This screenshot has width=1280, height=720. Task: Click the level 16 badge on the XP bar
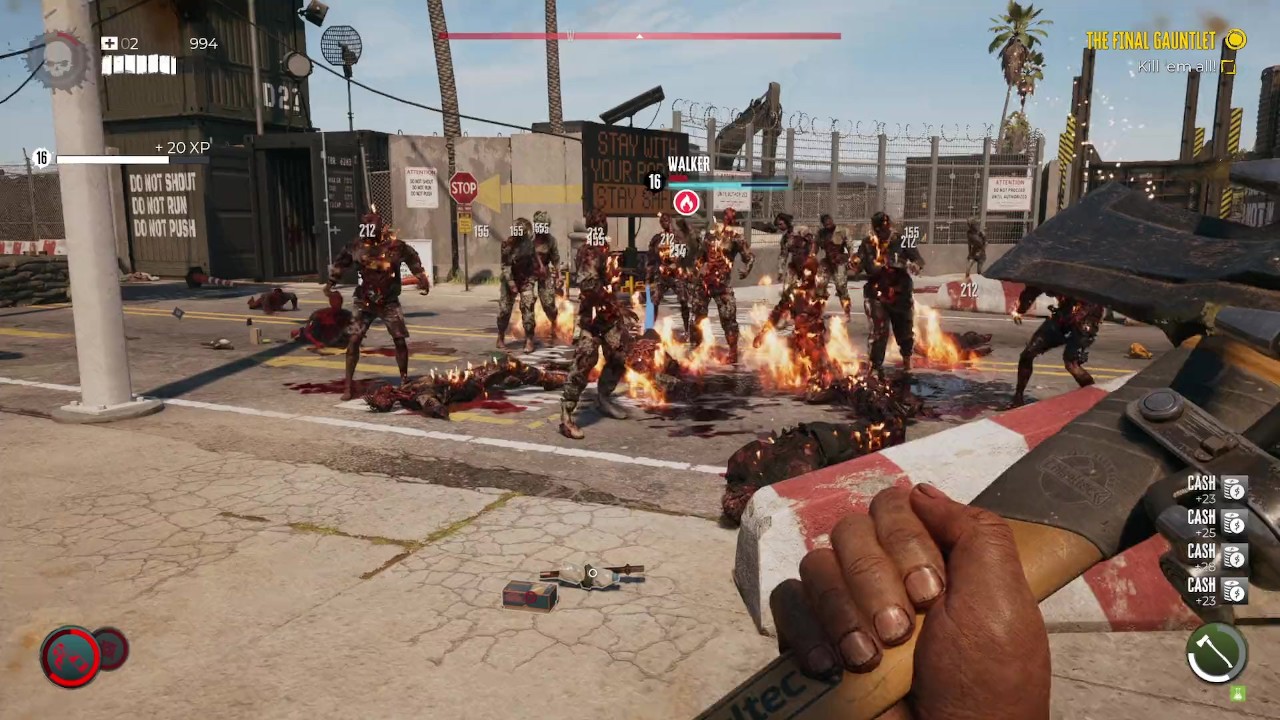(x=41, y=158)
